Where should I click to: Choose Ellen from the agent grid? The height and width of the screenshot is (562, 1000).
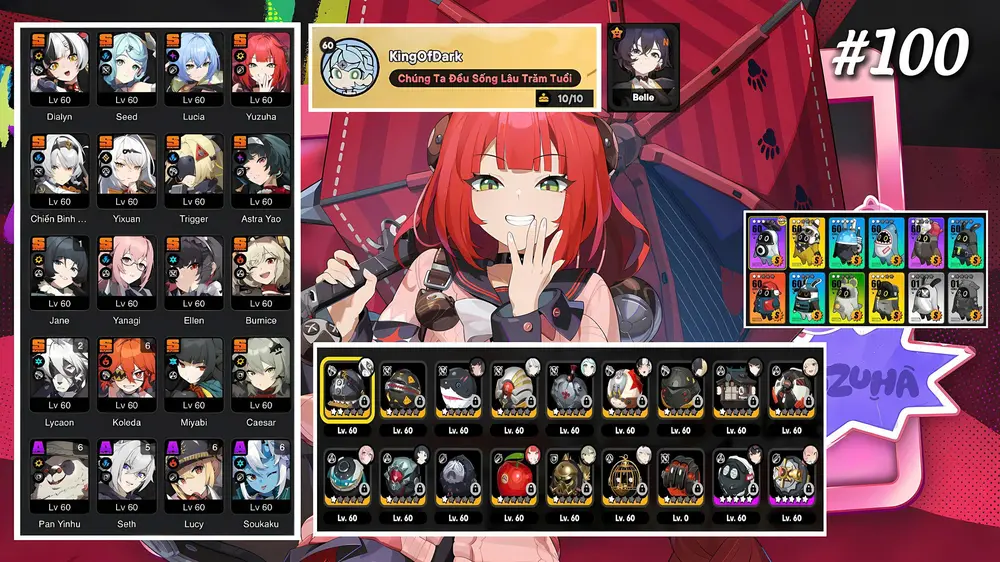tap(194, 274)
